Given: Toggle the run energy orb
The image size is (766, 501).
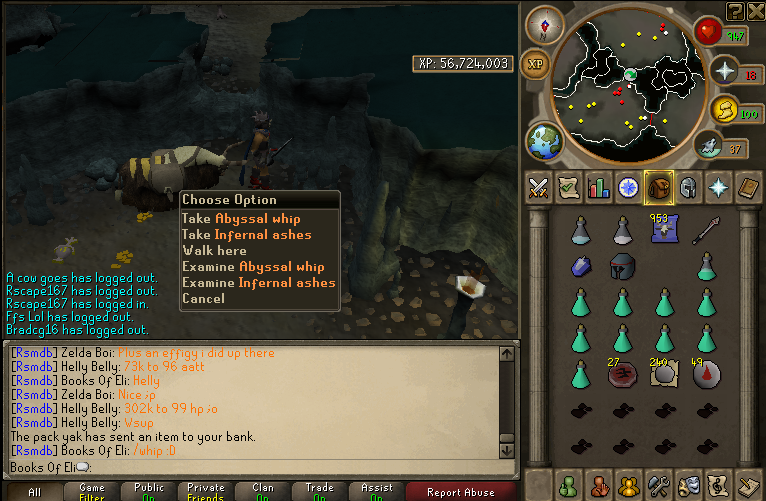Looking at the screenshot, I should tap(723, 110).
